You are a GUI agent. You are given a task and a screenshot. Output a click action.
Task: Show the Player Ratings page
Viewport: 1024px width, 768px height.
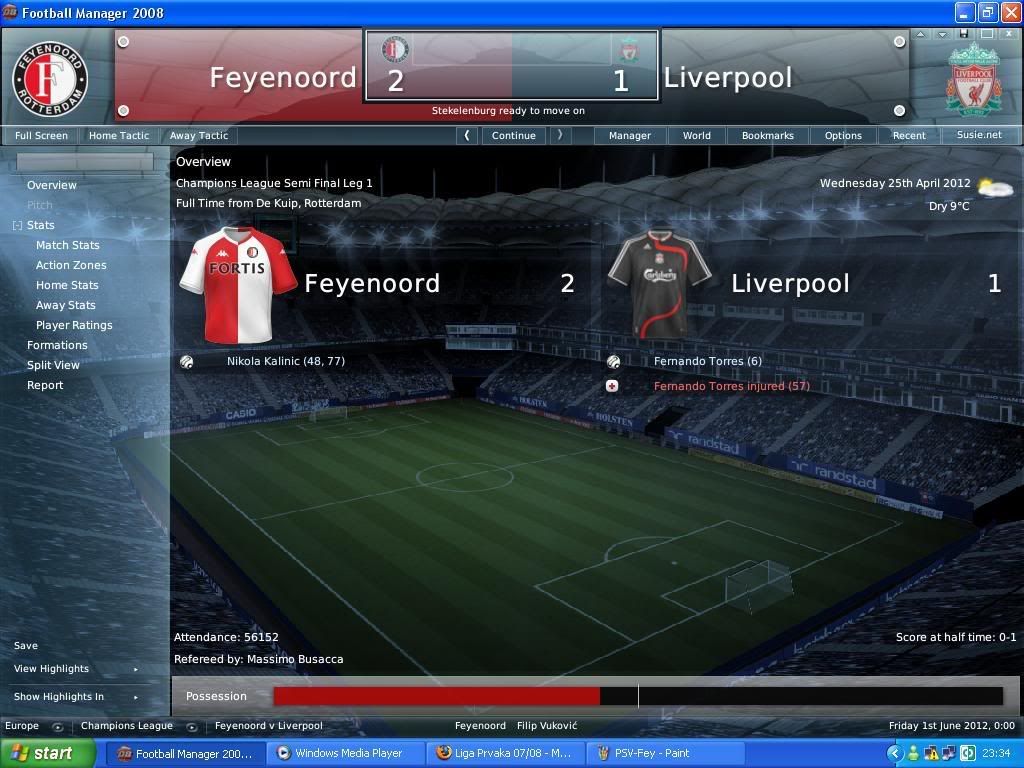(x=74, y=325)
